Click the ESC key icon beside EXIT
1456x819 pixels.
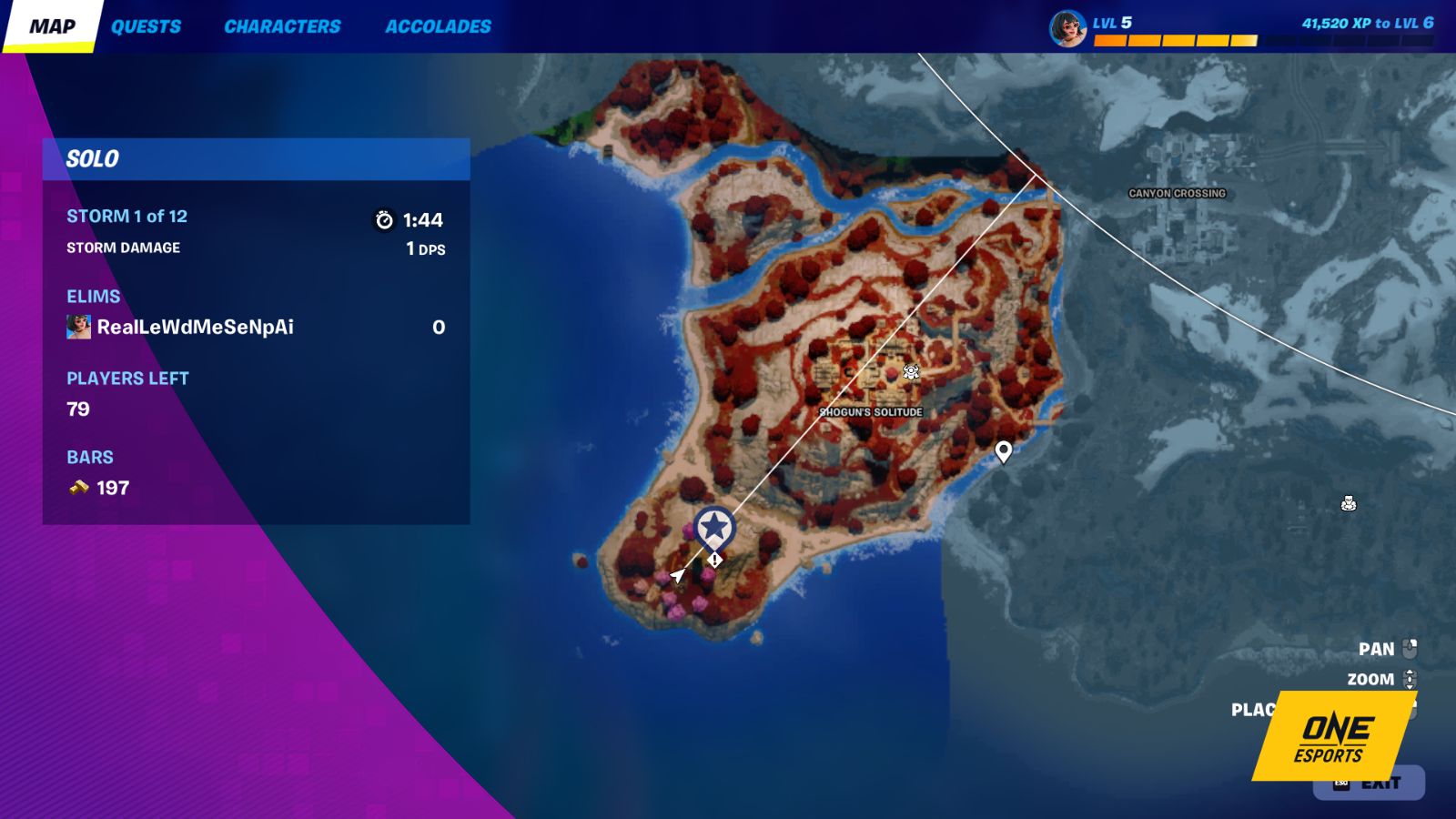(x=1342, y=784)
